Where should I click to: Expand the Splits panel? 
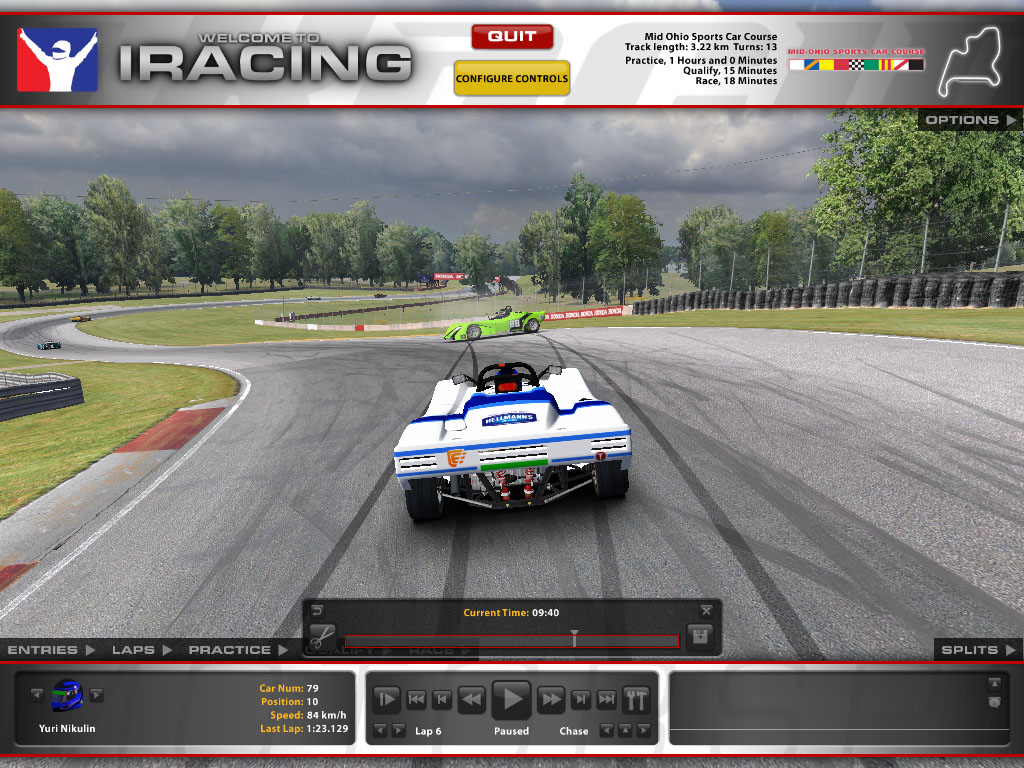pos(977,650)
